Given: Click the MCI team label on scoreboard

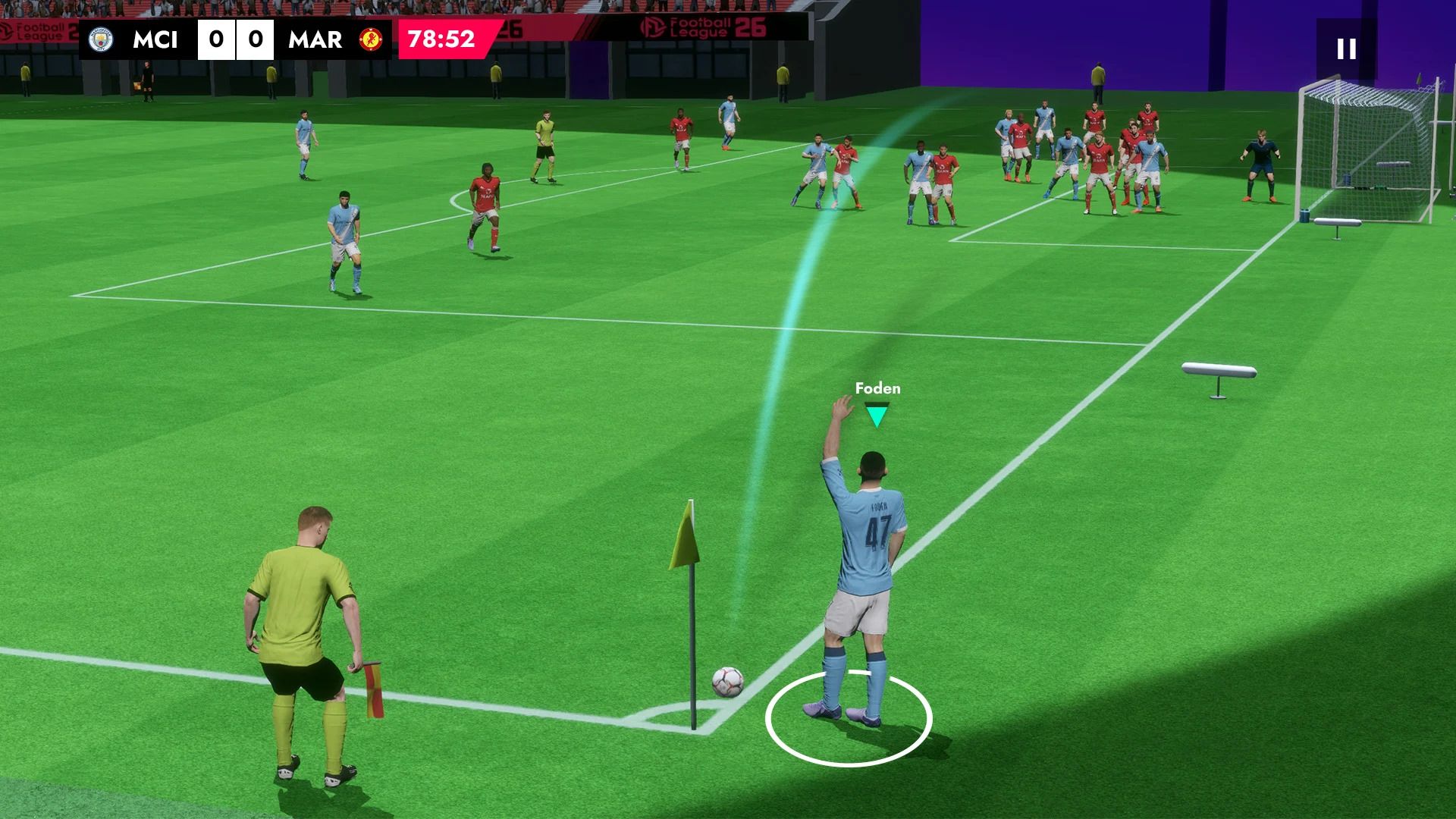Looking at the screenshot, I should 155,40.
